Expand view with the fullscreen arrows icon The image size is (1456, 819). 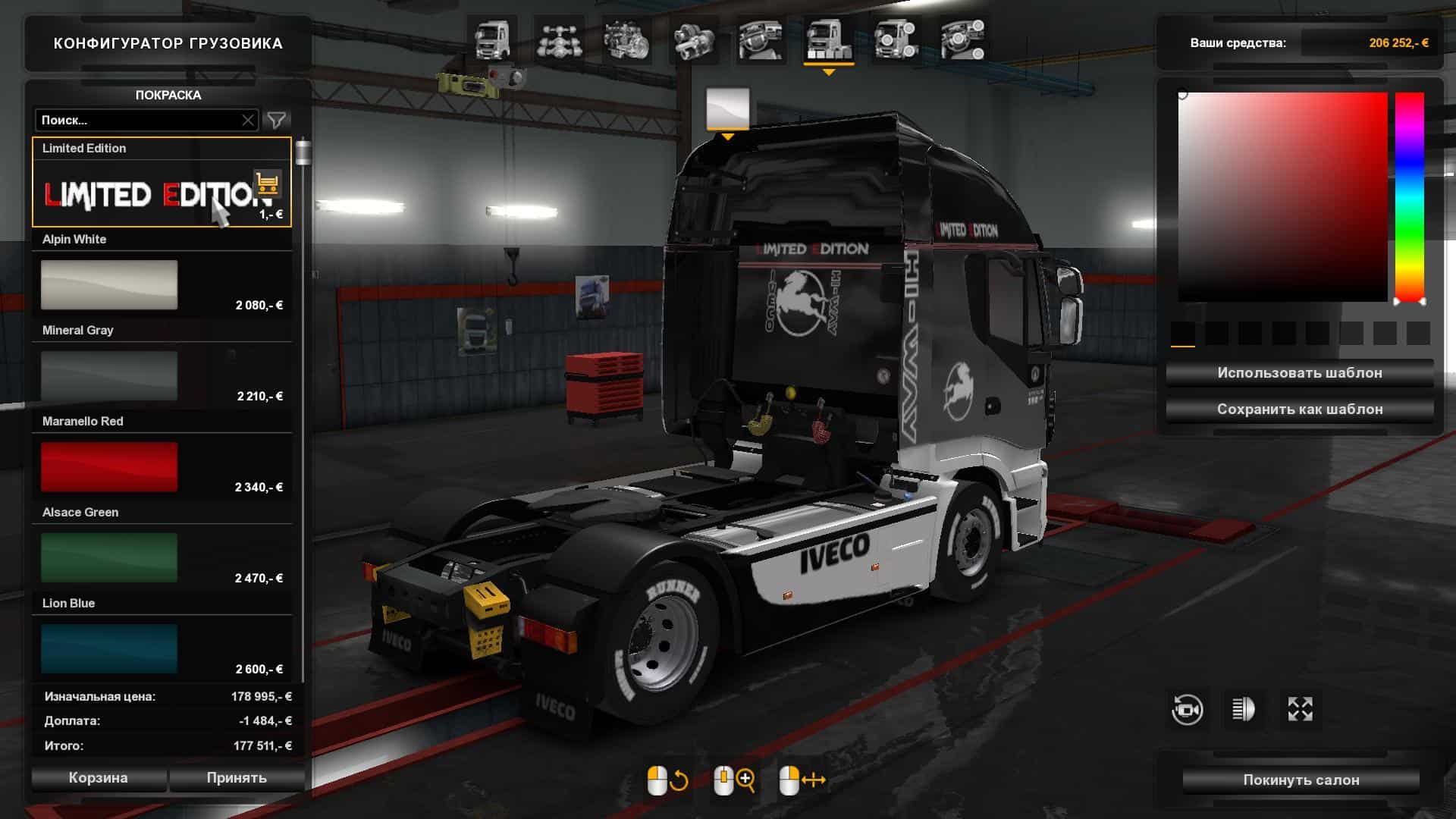point(1300,710)
